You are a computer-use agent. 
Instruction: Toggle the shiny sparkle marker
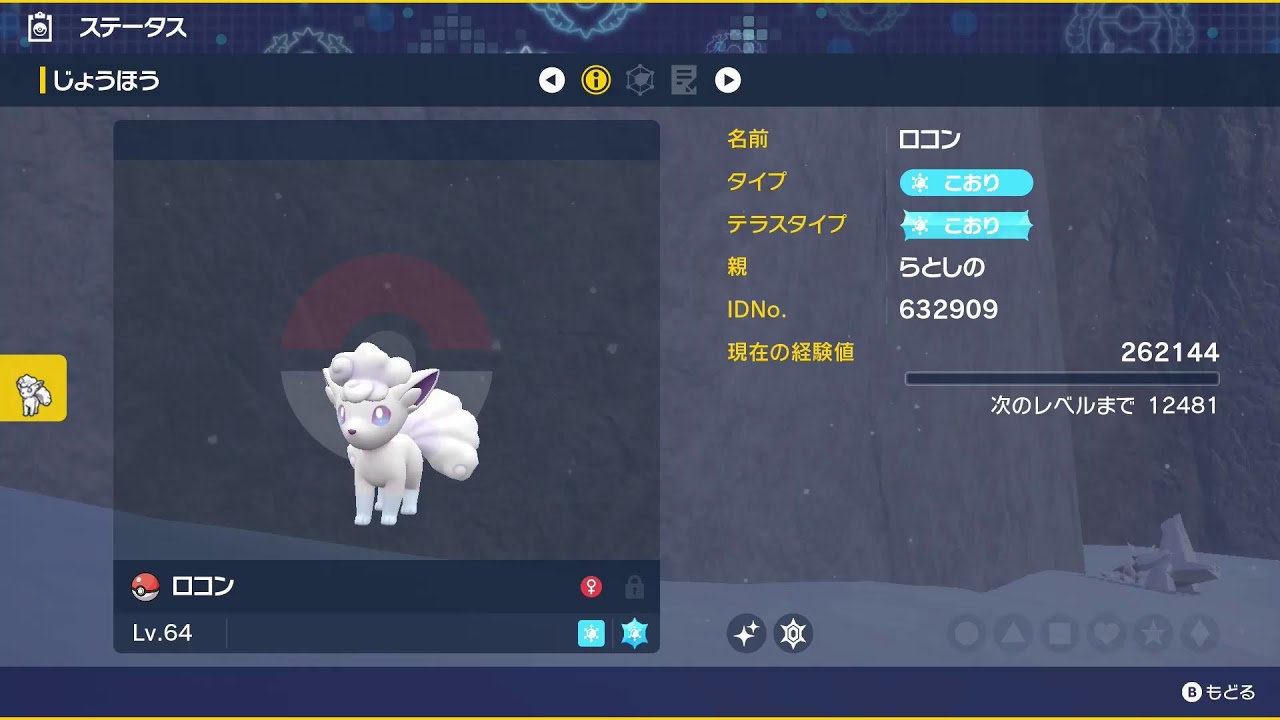pos(748,632)
